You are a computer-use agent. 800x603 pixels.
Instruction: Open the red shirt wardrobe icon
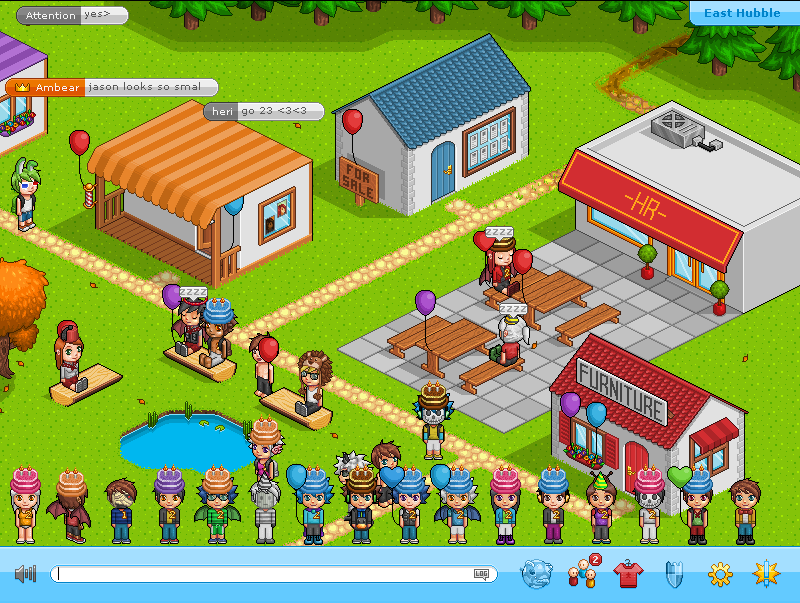click(x=627, y=574)
